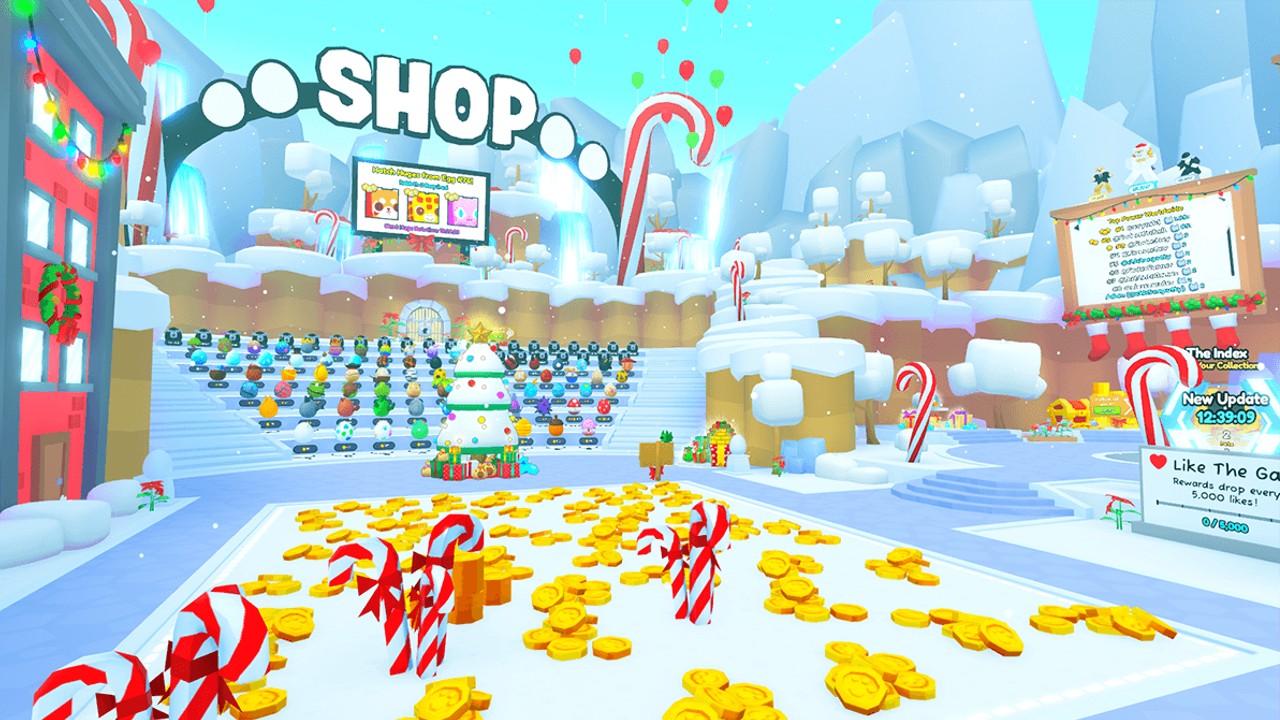Click the heart icon on Like The Game sign

1156,462
